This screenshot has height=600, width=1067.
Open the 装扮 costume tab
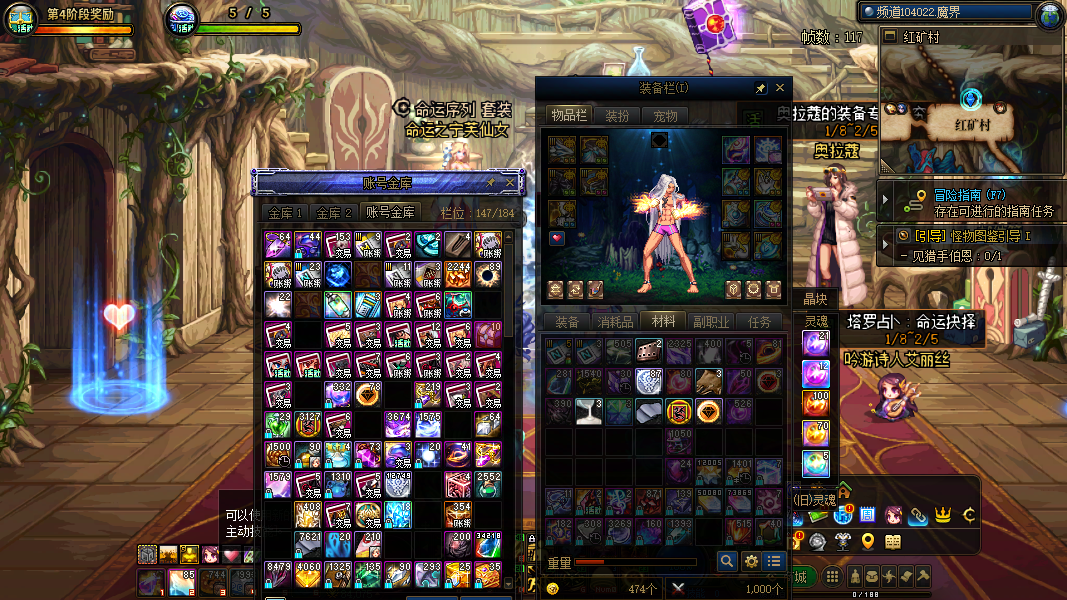point(617,116)
